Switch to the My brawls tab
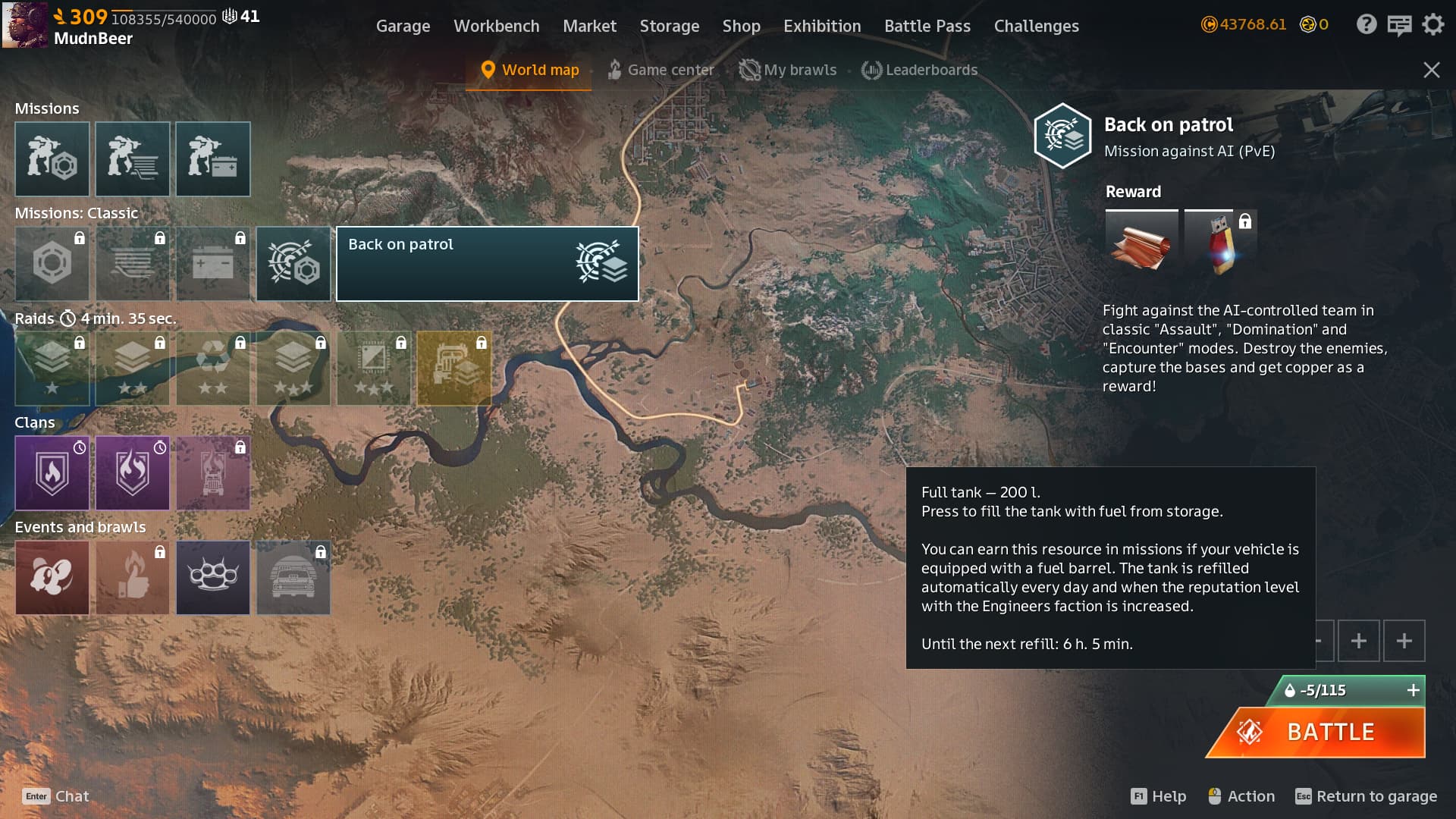 (x=788, y=70)
